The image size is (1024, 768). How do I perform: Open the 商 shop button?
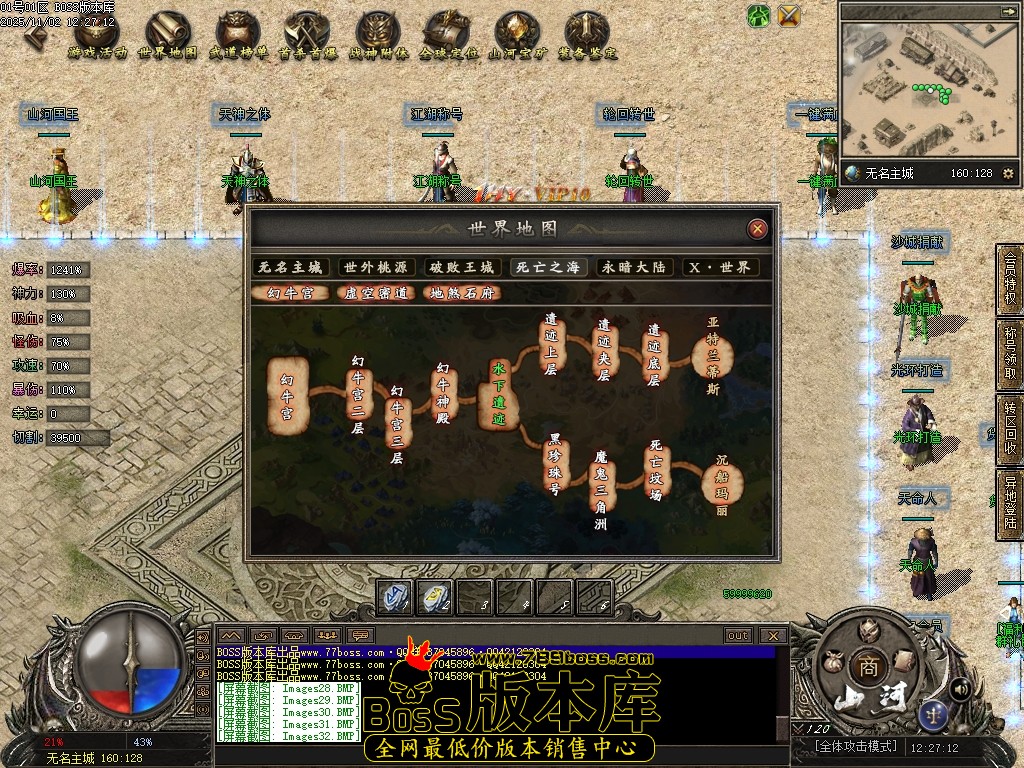(x=865, y=665)
